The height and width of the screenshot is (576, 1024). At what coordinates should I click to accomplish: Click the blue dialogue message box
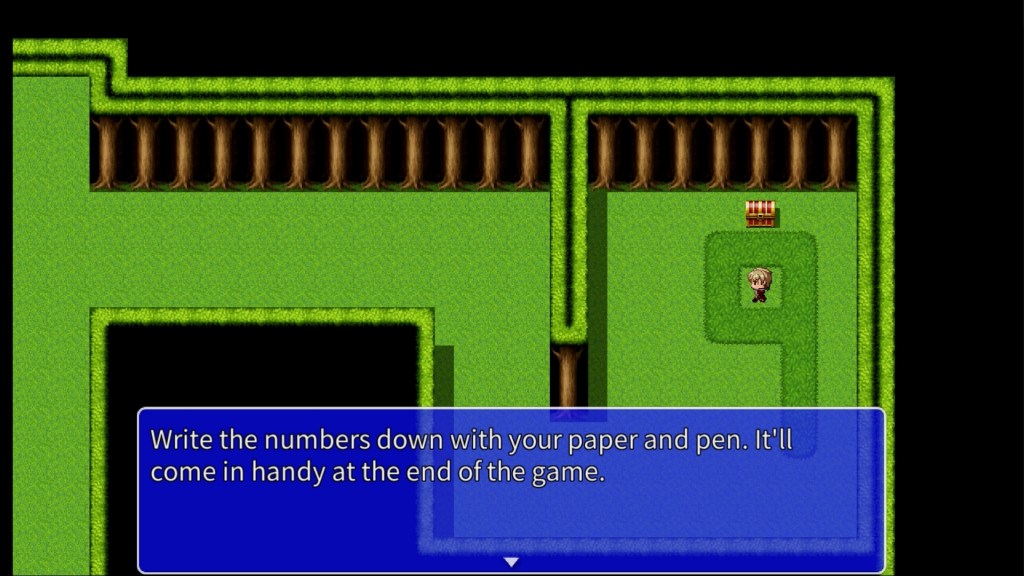[511, 490]
